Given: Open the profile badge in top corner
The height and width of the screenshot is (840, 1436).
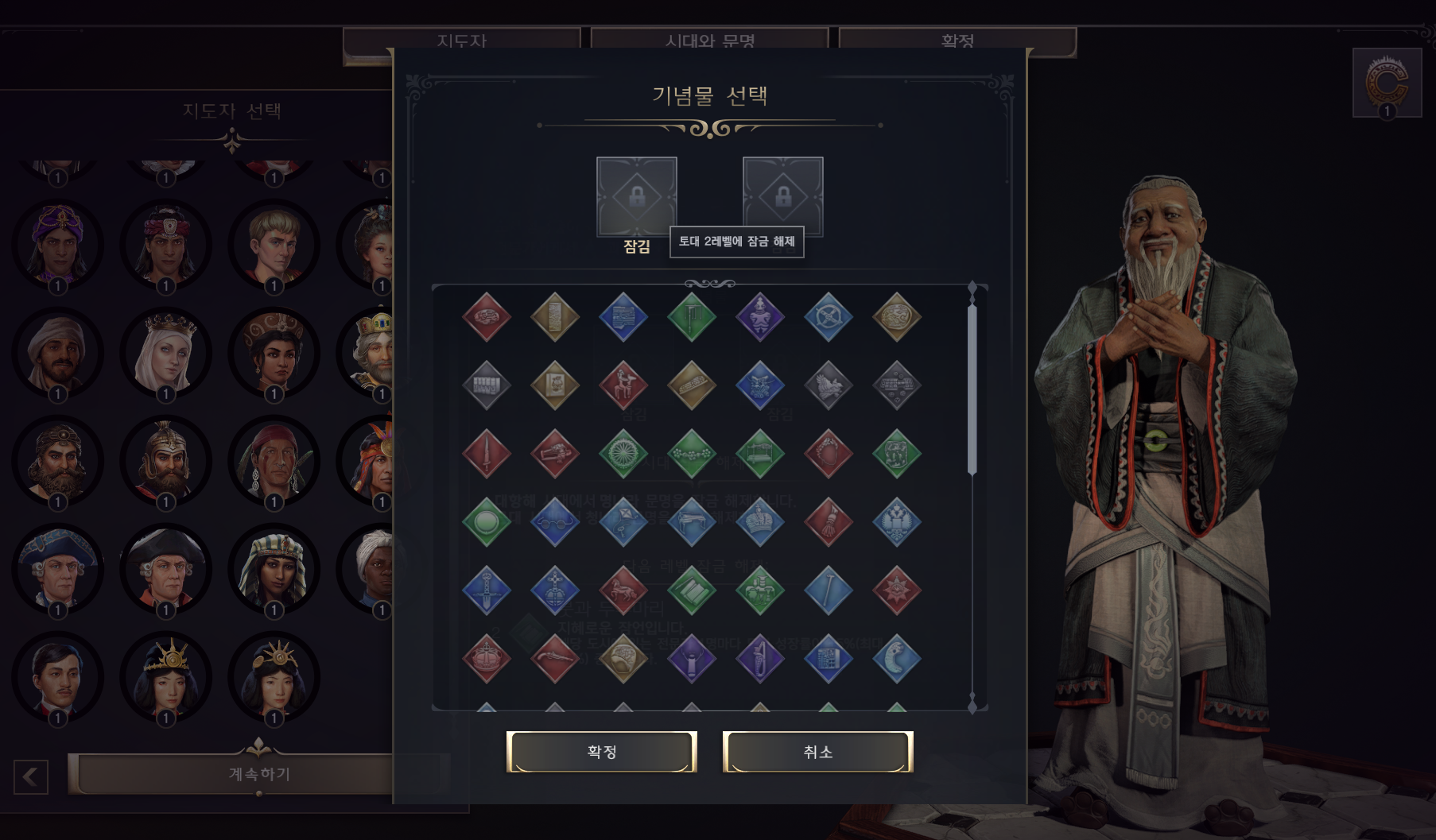Looking at the screenshot, I should click(1387, 83).
